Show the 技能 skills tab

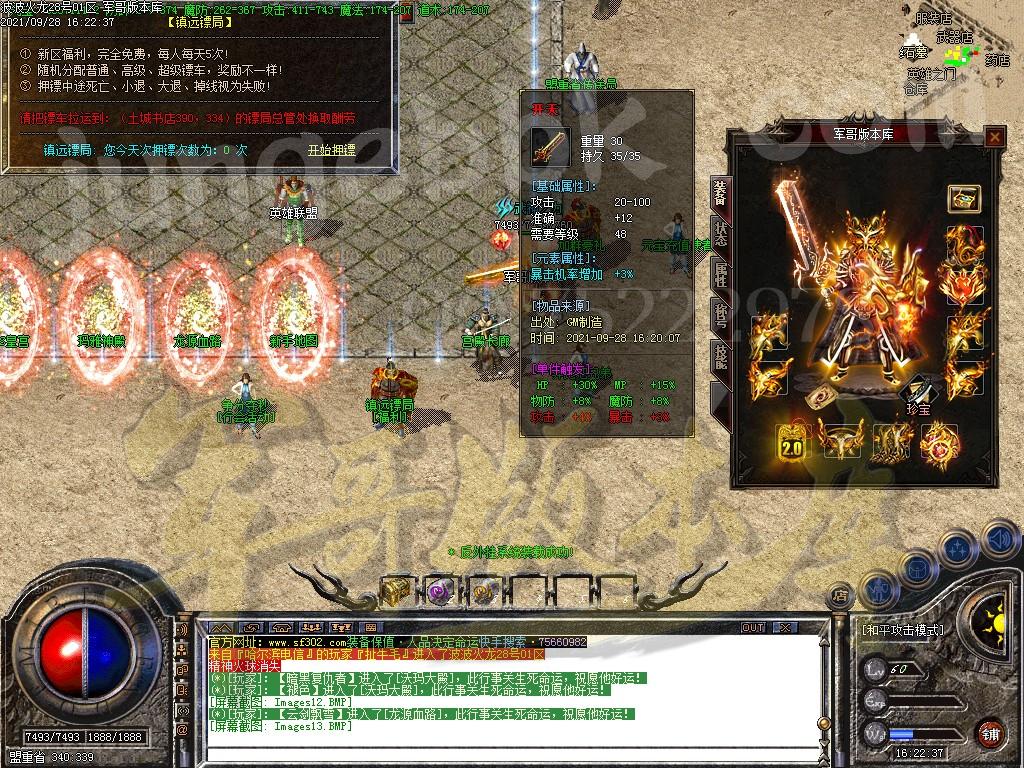[x=721, y=355]
